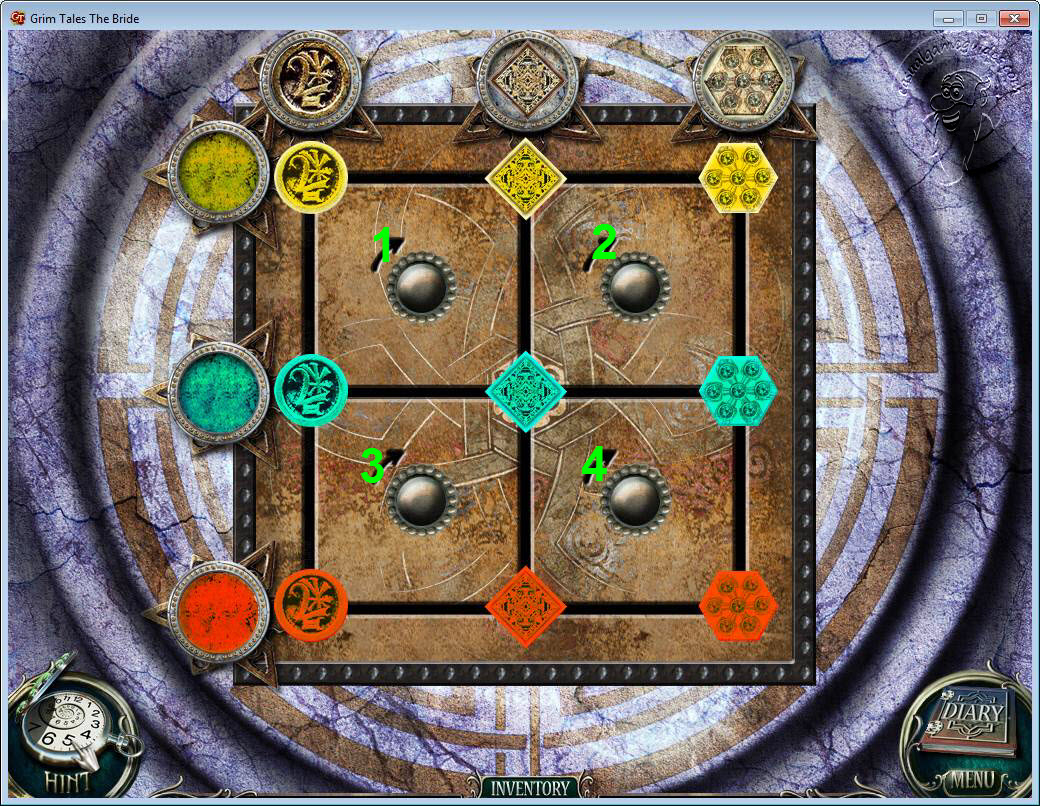Use the Hint pocket watch
The width and height of the screenshot is (1040, 806).
65,735
